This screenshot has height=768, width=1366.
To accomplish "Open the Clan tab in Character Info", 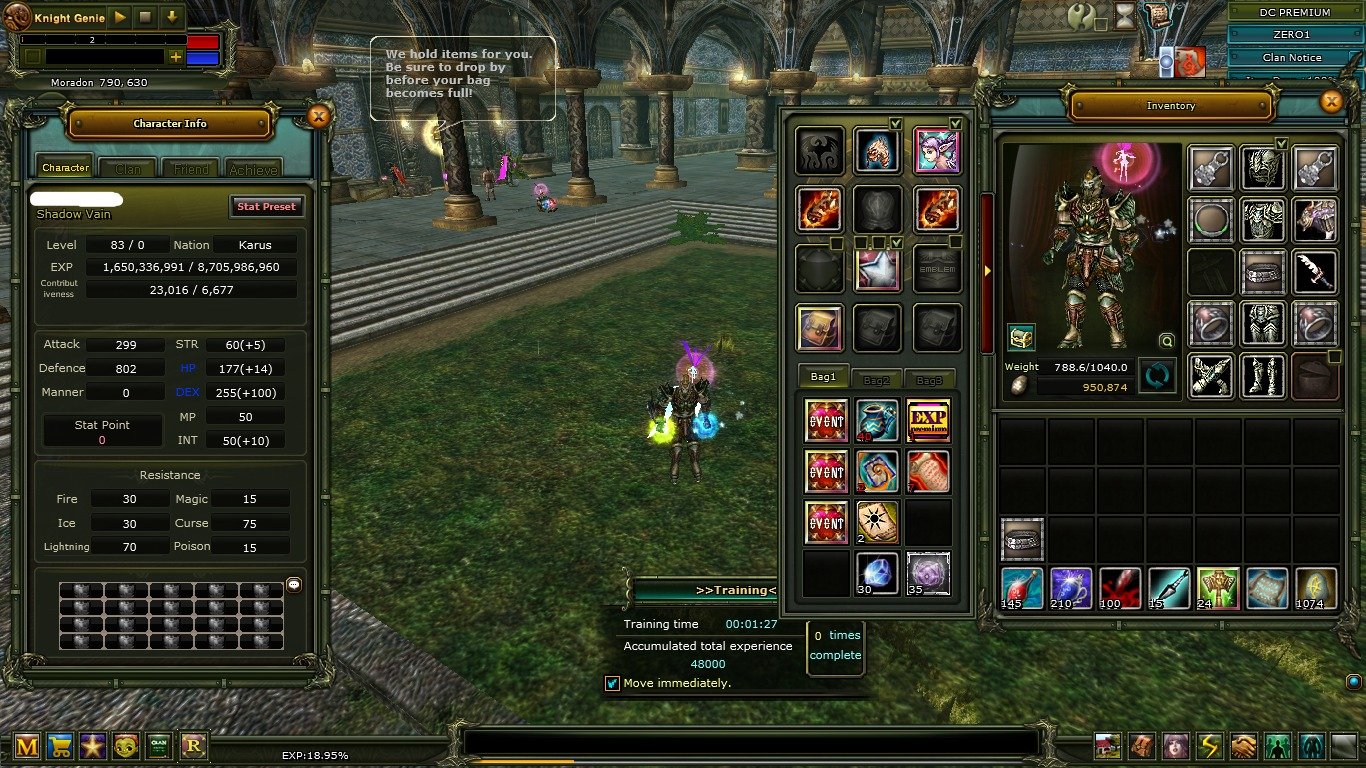I will (x=127, y=167).
